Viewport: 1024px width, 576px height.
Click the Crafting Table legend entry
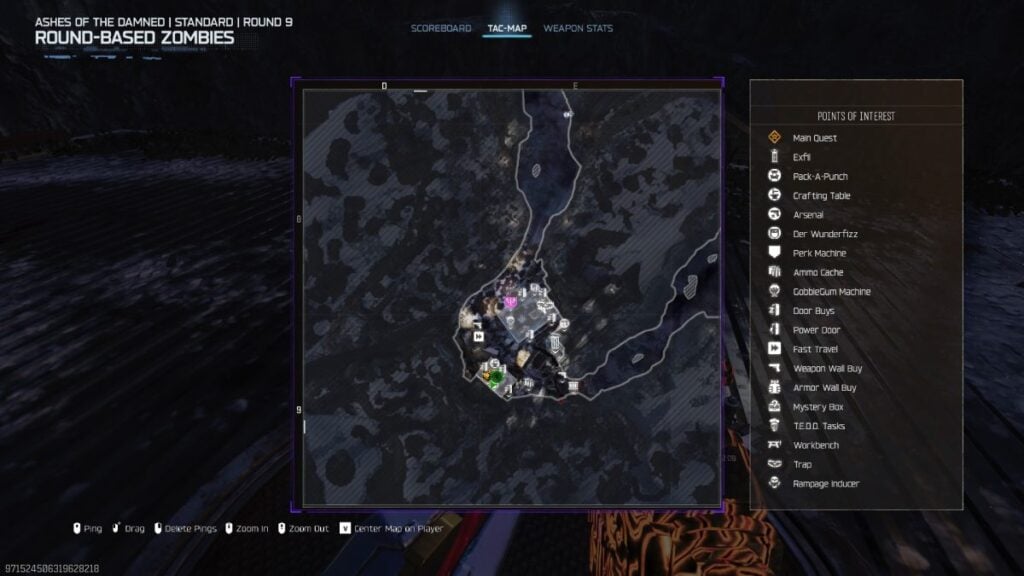point(821,196)
